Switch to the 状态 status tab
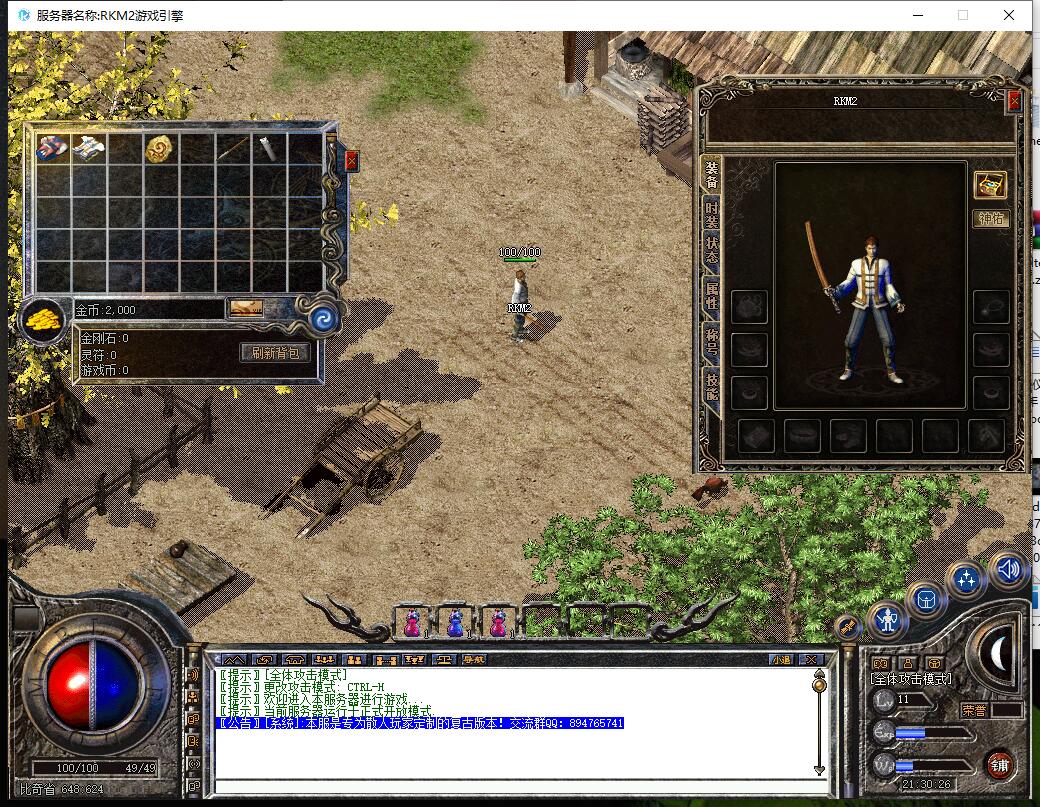The width and height of the screenshot is (1040, 807). coord(711,250)
